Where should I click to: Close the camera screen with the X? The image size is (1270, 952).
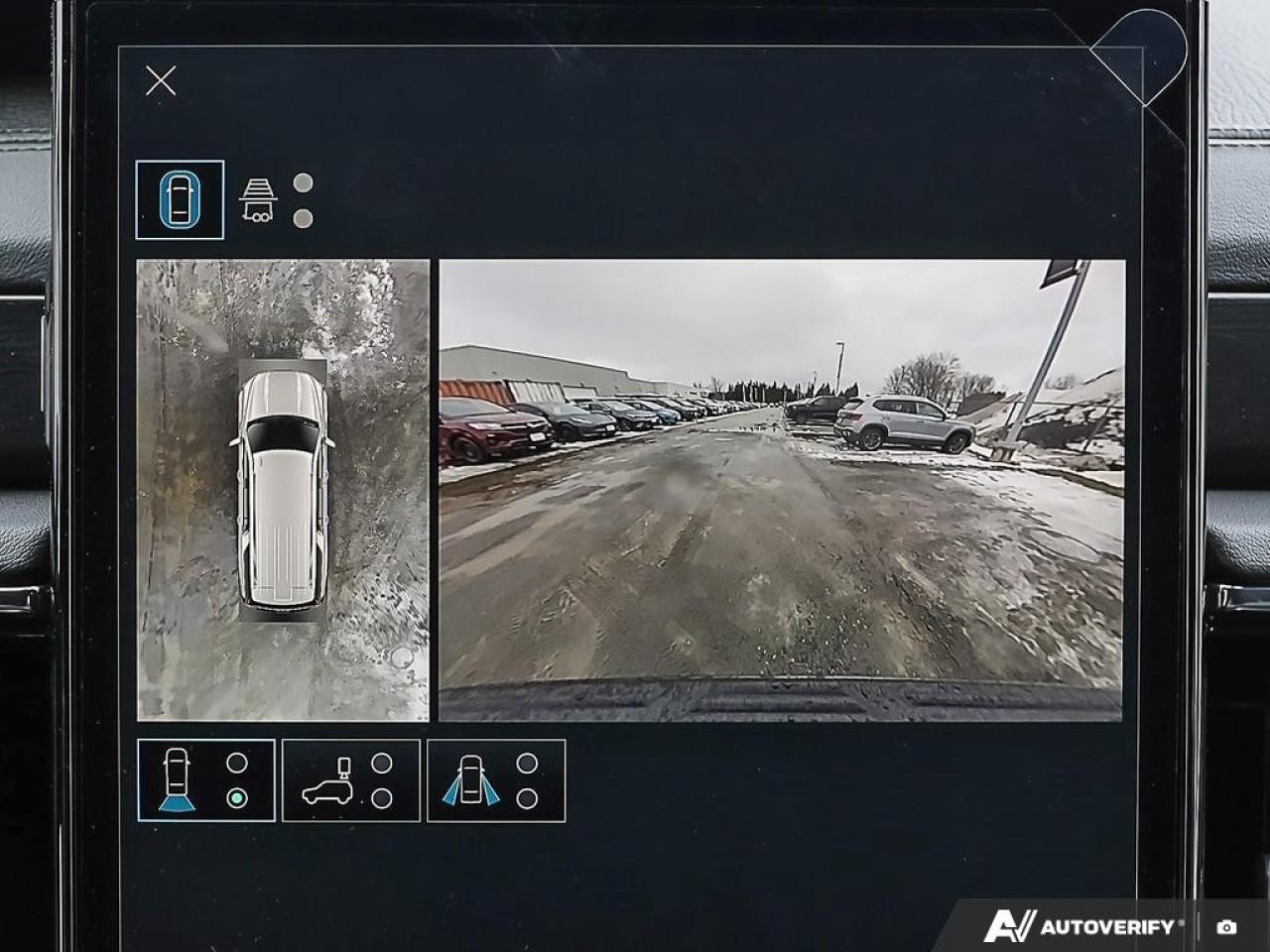coord(161,80)
